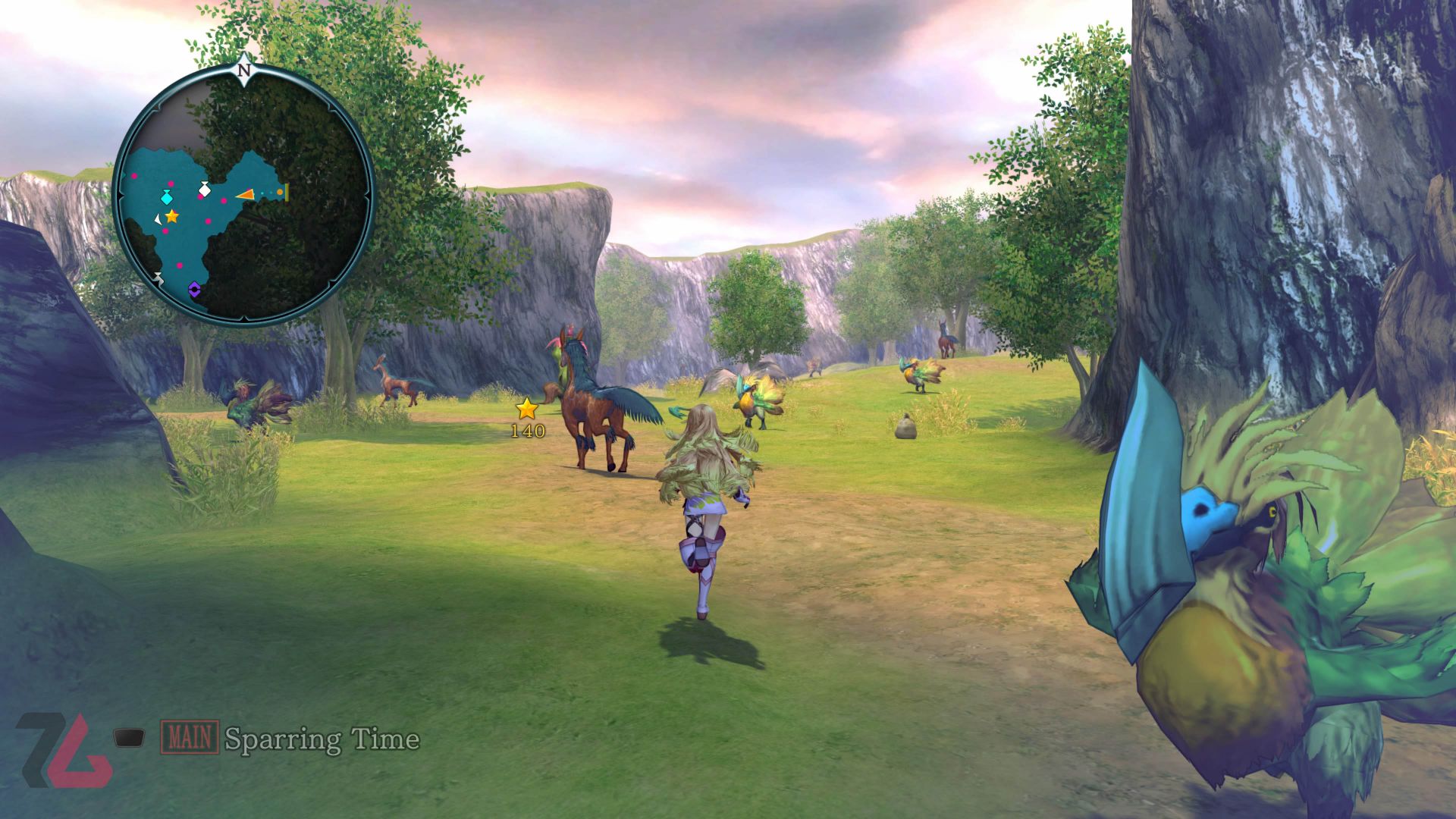Image resolution: width=1456 pixels, height=819 pixels.
Task: Click the white diamond save marker on minimap
Action: (x=204, y=190)
